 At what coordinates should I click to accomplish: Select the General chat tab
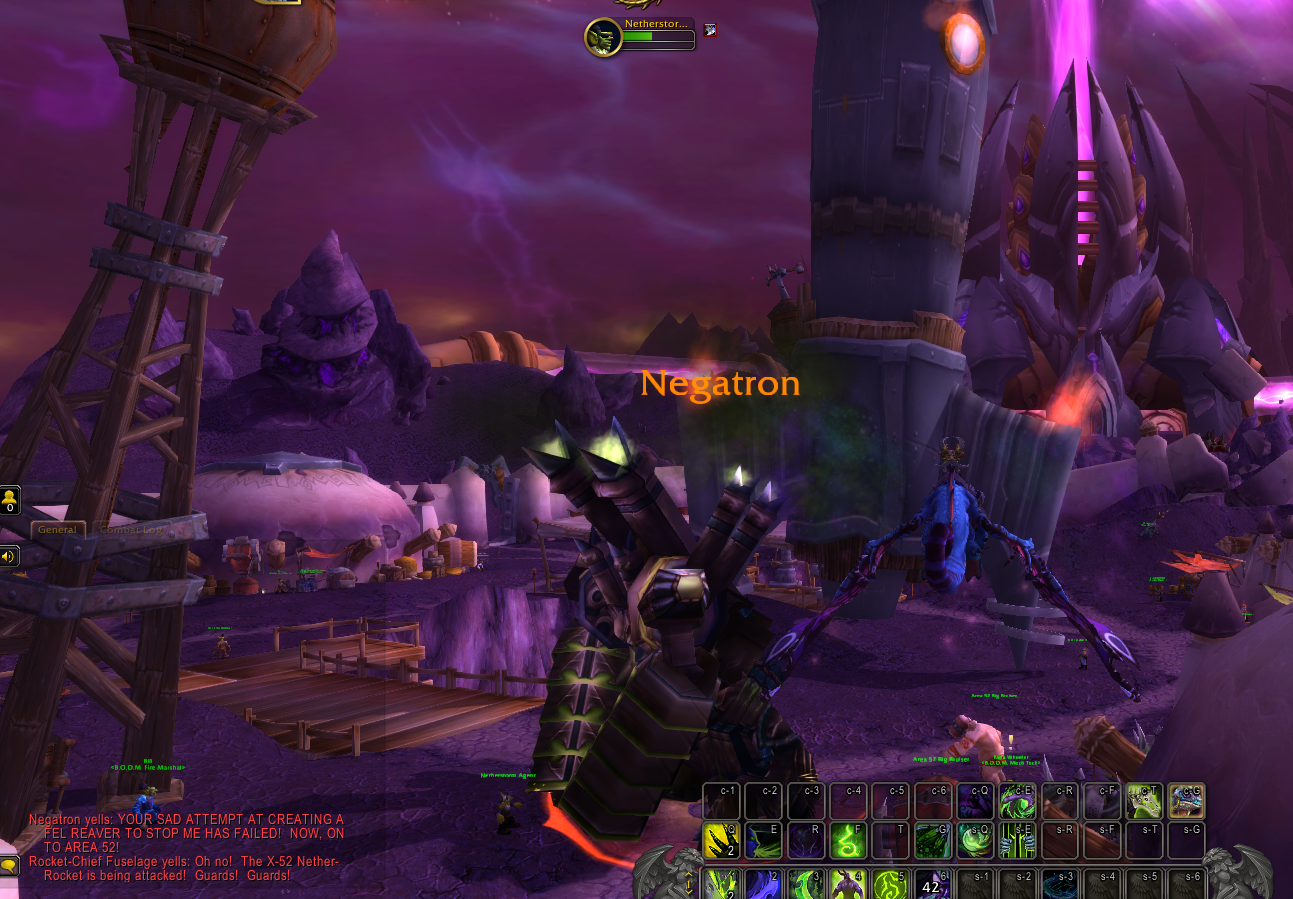coord(58,529)
